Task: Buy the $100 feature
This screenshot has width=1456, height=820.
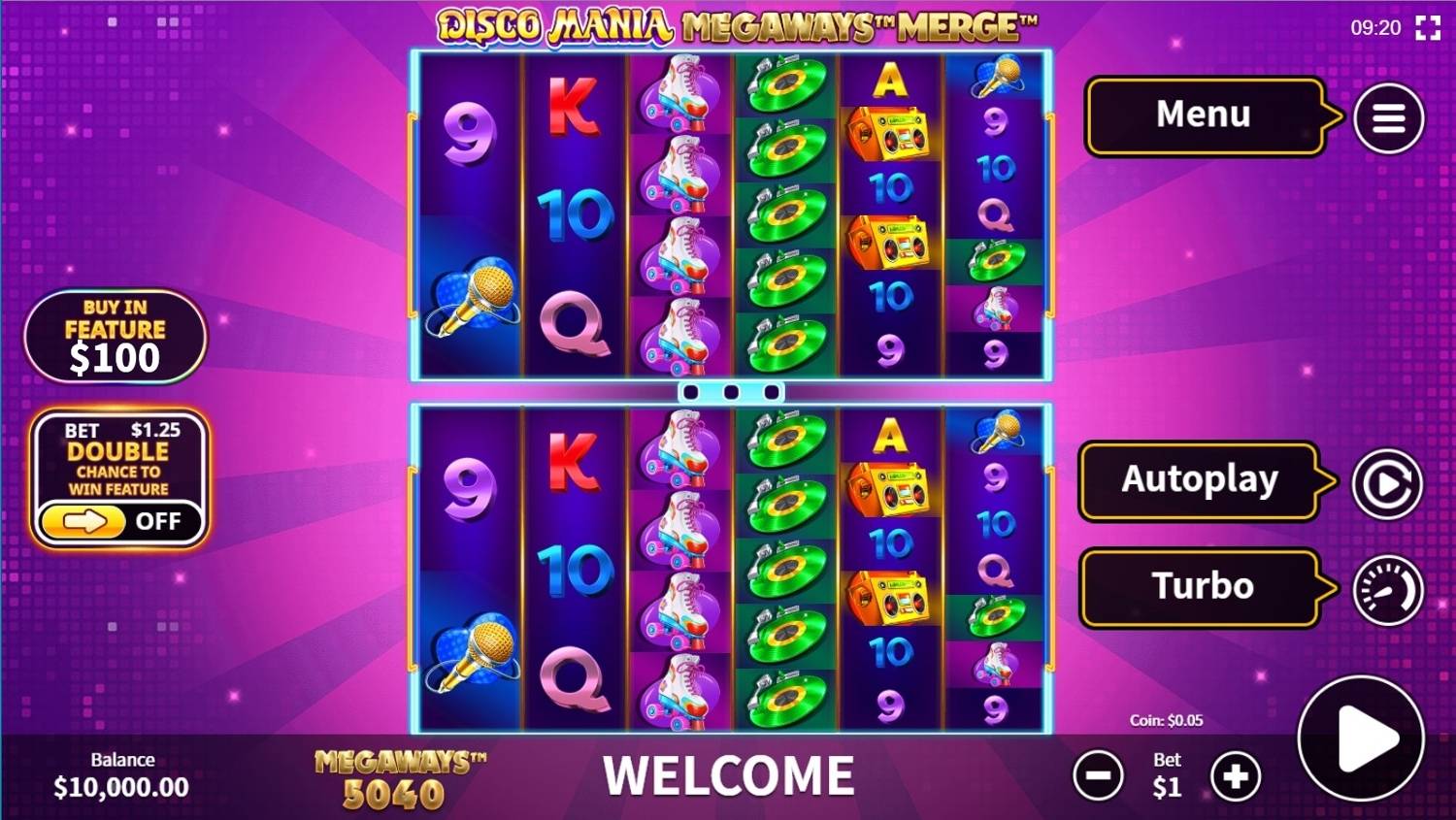Action: tap(115, 336)
